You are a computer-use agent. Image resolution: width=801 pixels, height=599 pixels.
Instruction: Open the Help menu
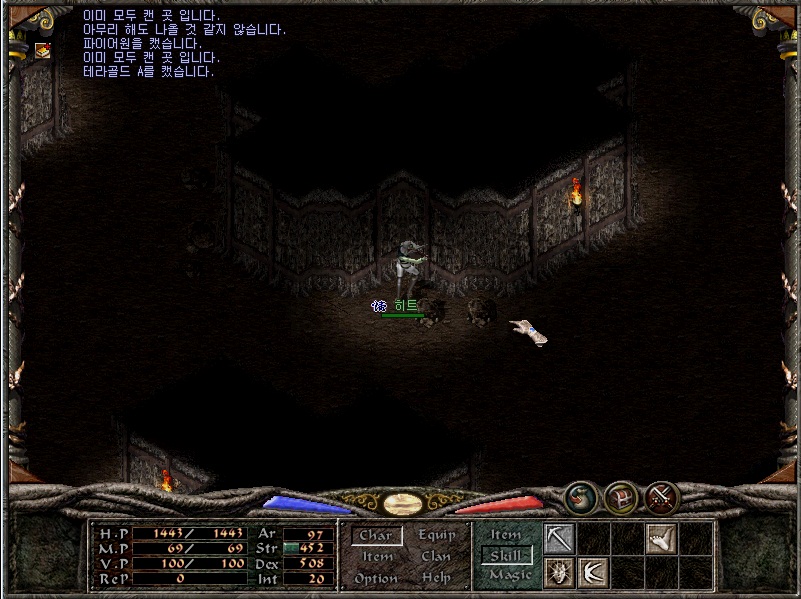(x=436, y=579)
